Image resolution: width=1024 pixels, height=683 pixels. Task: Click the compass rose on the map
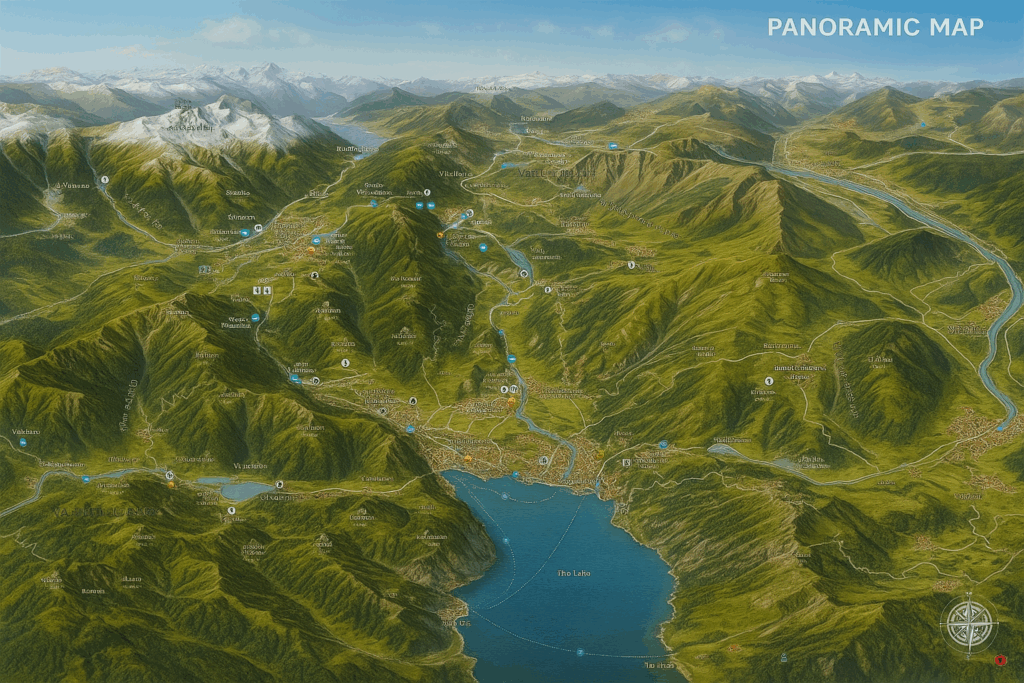pos(968,624)
